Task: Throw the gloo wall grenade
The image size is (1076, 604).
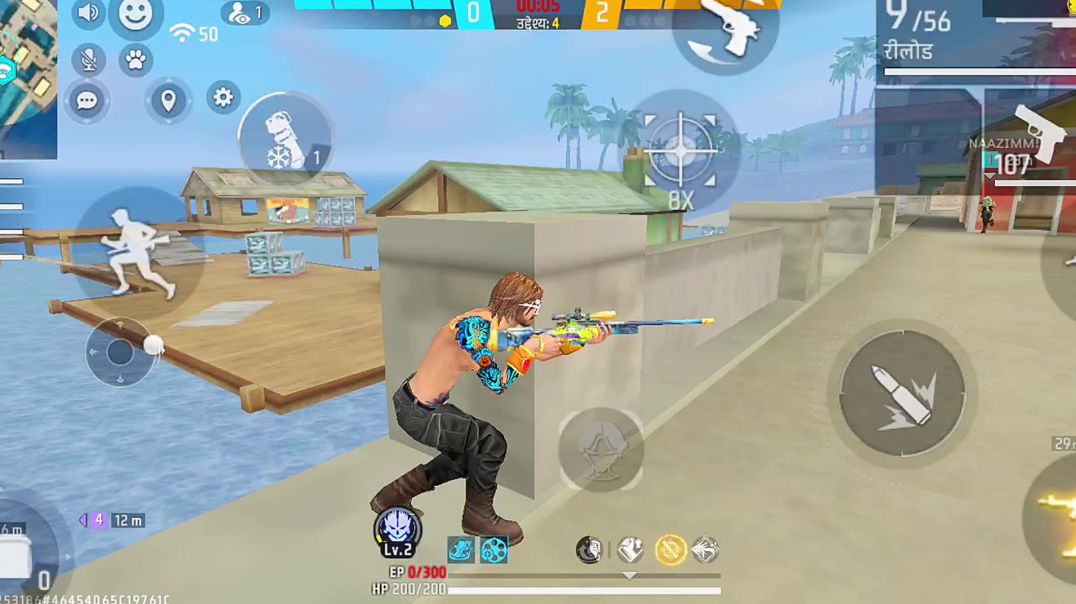Action: point(285,137)
